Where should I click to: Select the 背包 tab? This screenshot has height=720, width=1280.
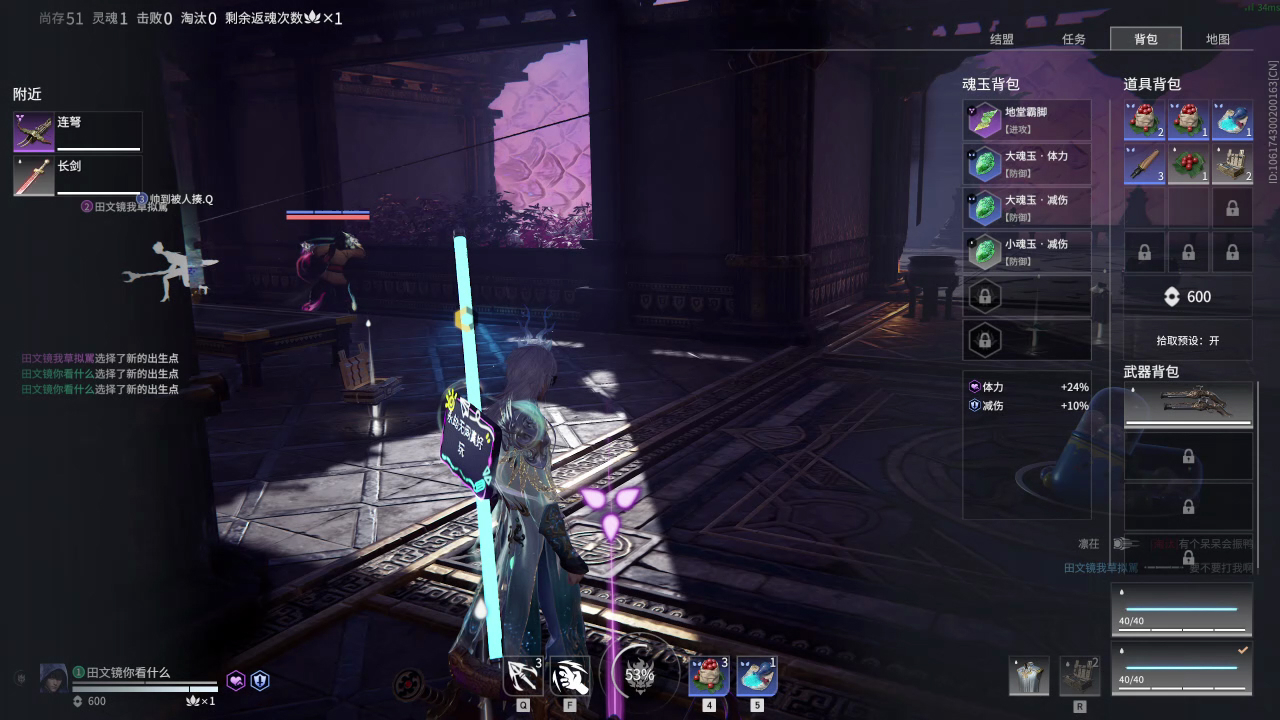(1145, 39)
